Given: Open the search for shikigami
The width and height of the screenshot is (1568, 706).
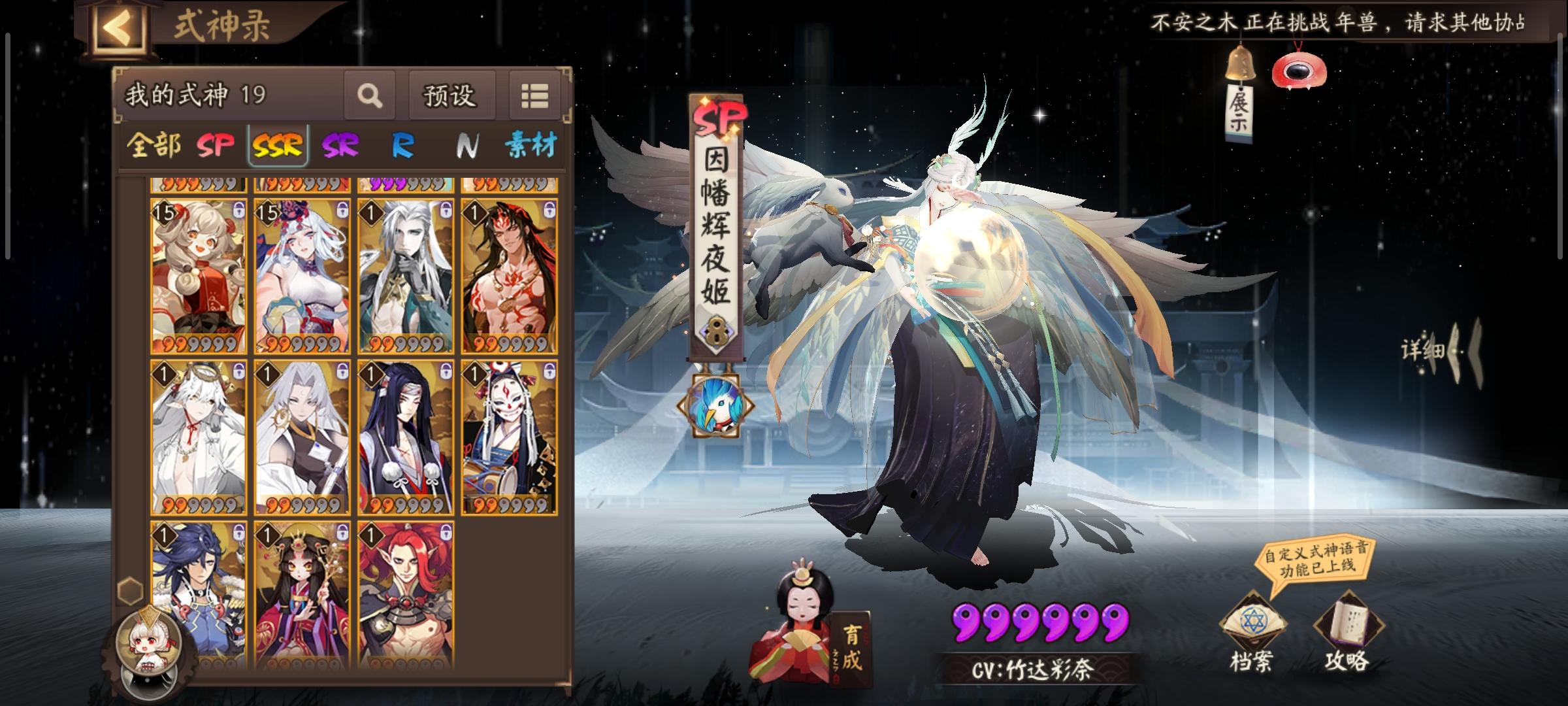Looking at the screenshot, I should tap(370, 95).
